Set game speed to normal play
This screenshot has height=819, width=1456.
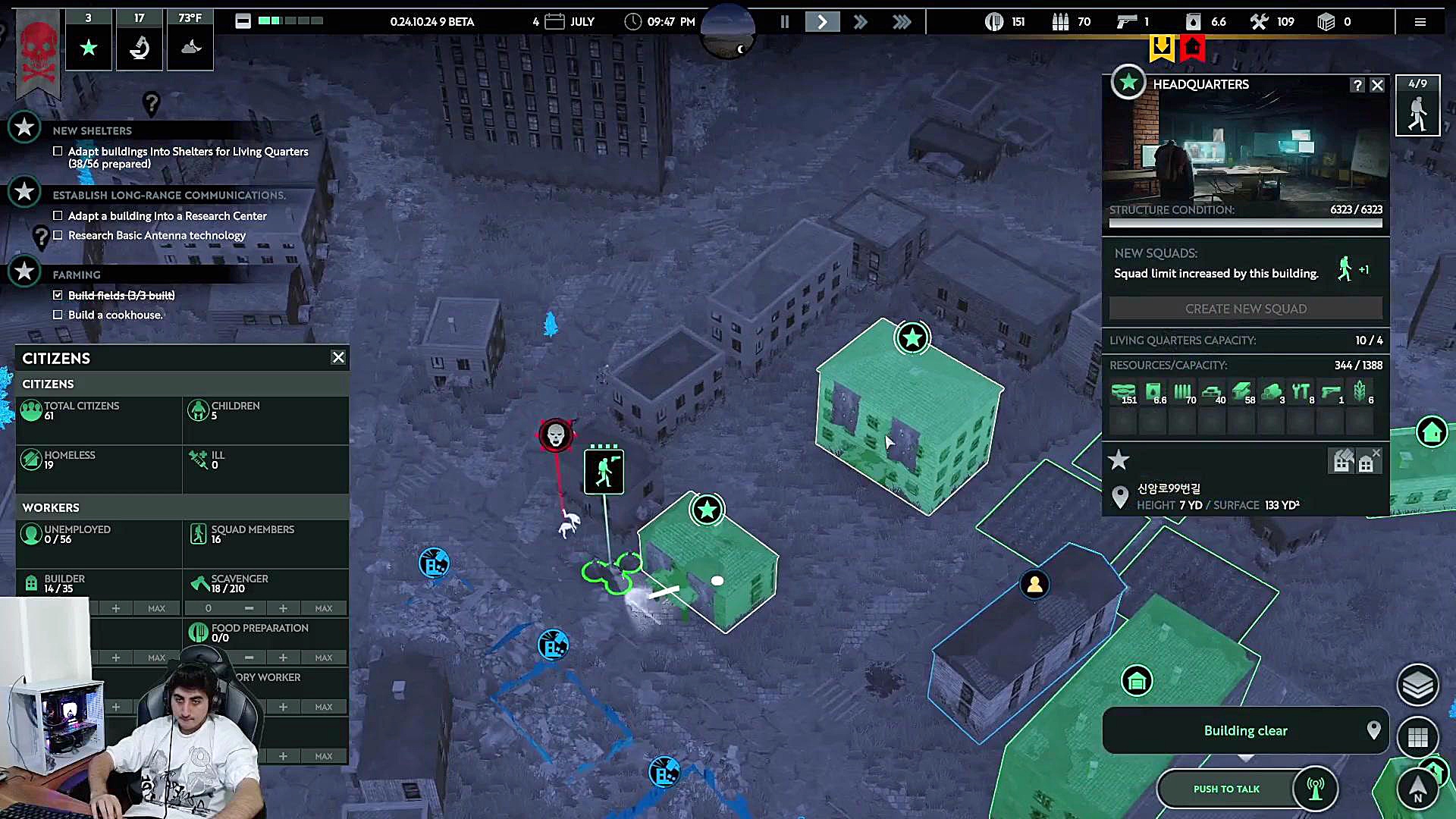[x=822, y=22]
